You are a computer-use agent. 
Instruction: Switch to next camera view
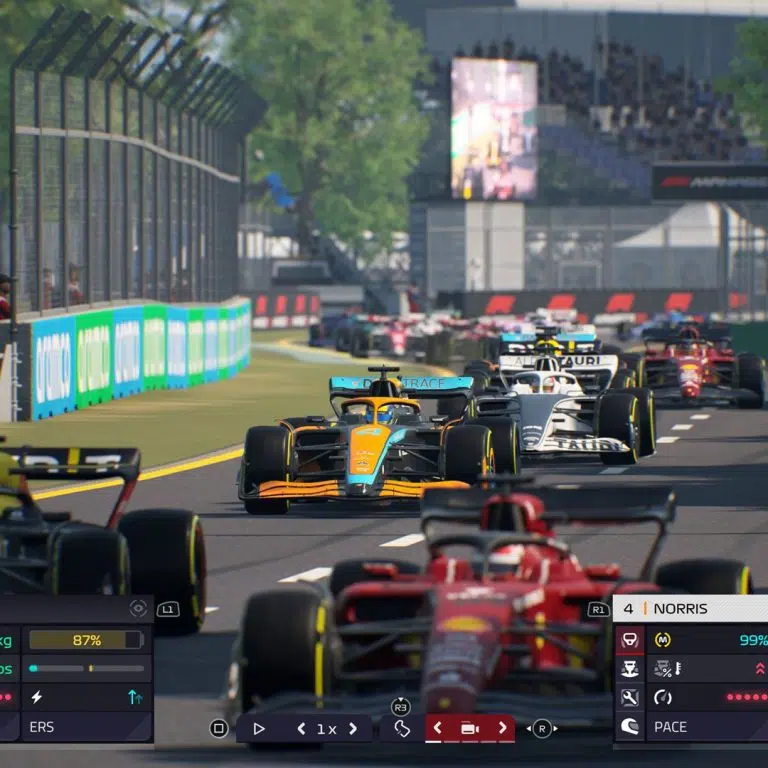coord(502,729)
